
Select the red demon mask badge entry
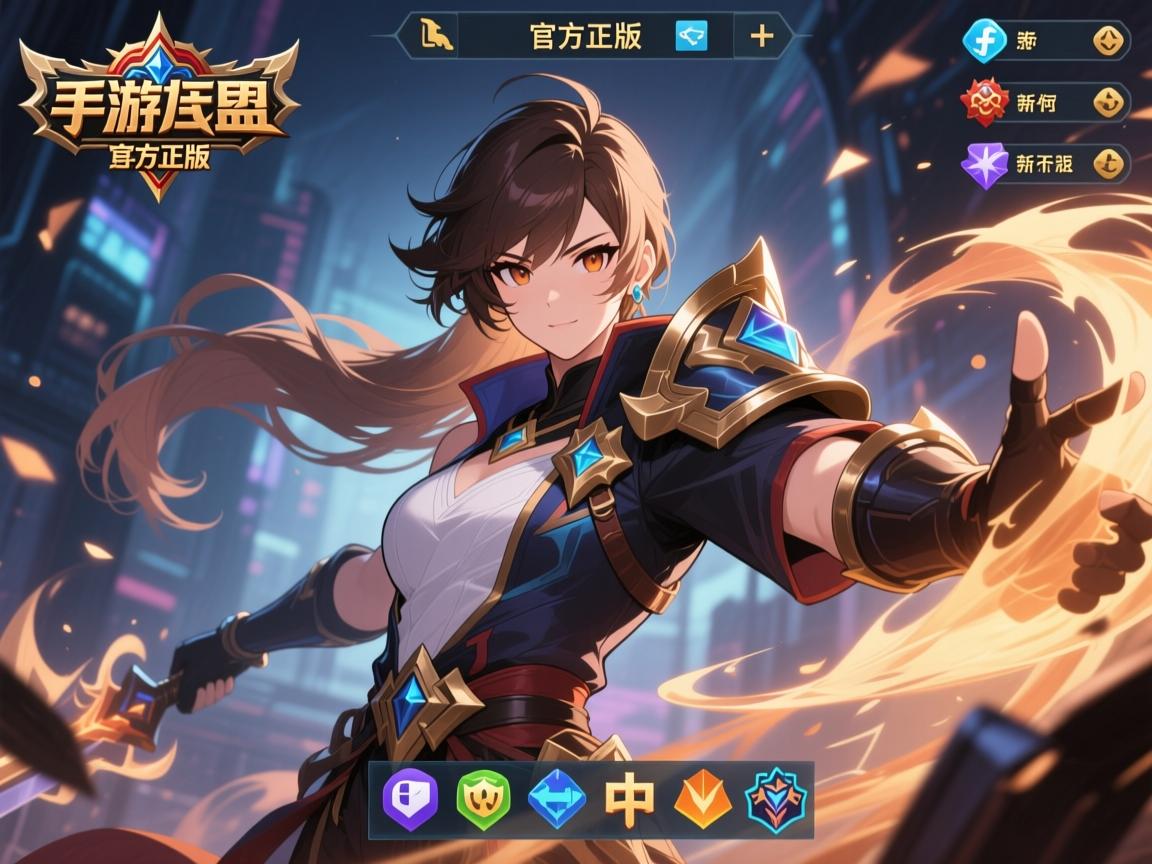[x=981, y=102]
